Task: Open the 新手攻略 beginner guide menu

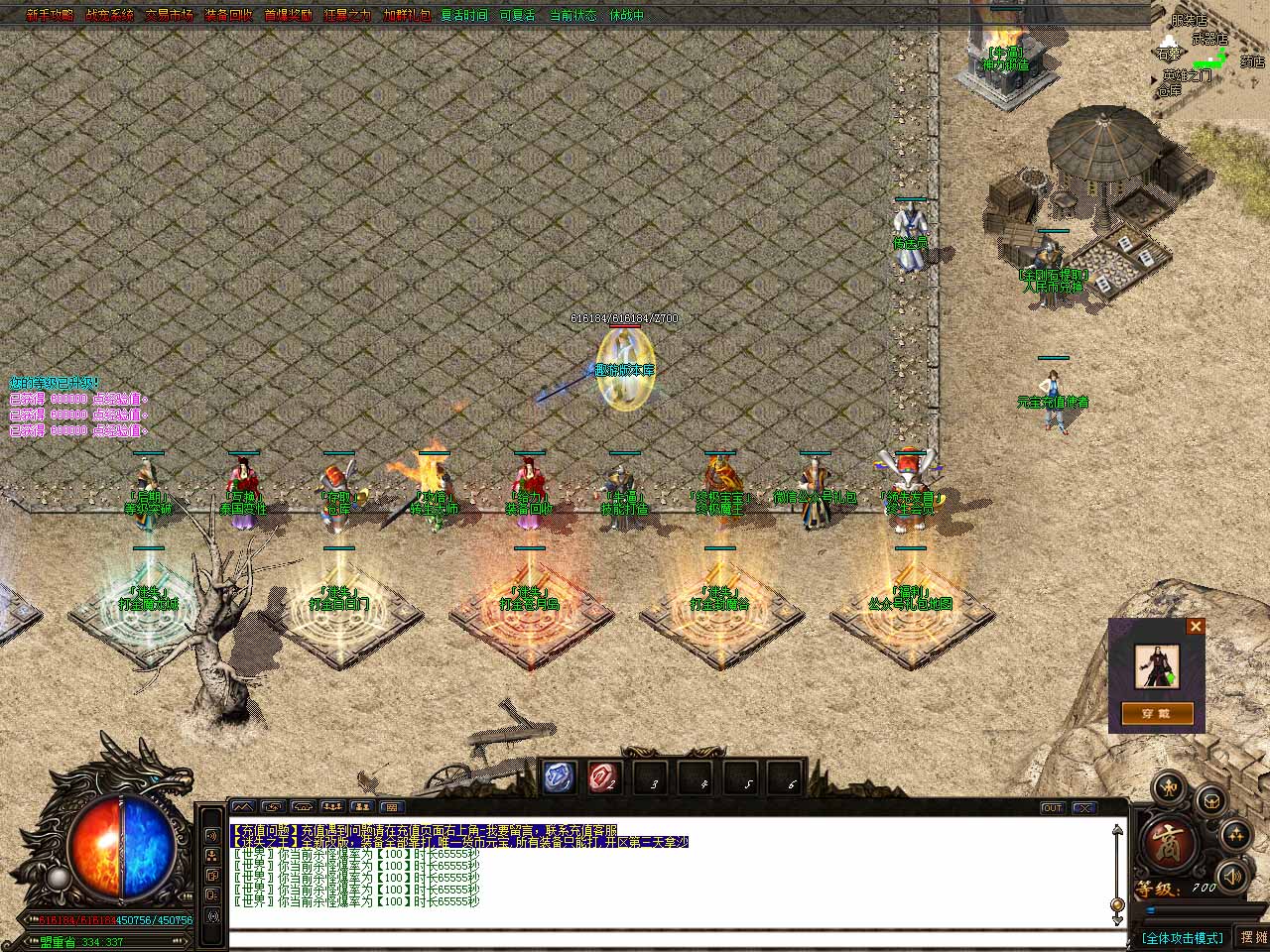Action: coord(50,15)
